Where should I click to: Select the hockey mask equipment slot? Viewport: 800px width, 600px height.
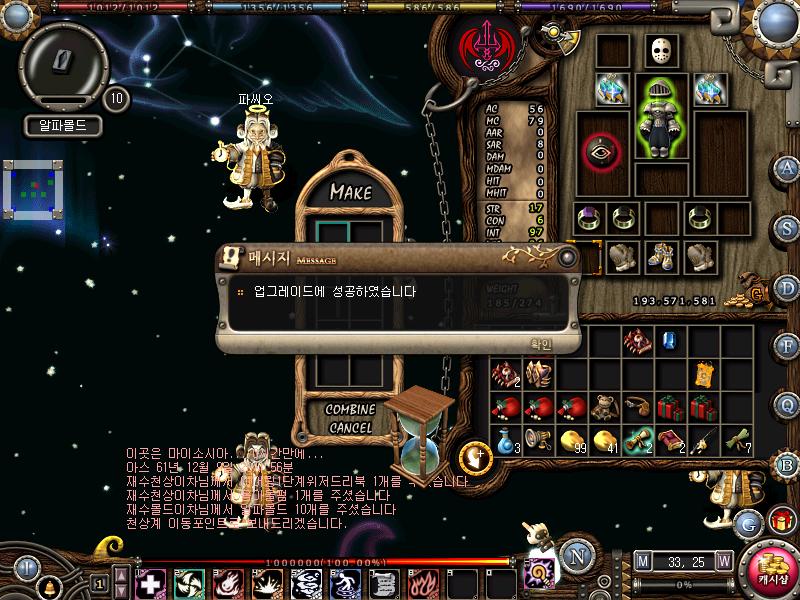click(660, 51)
